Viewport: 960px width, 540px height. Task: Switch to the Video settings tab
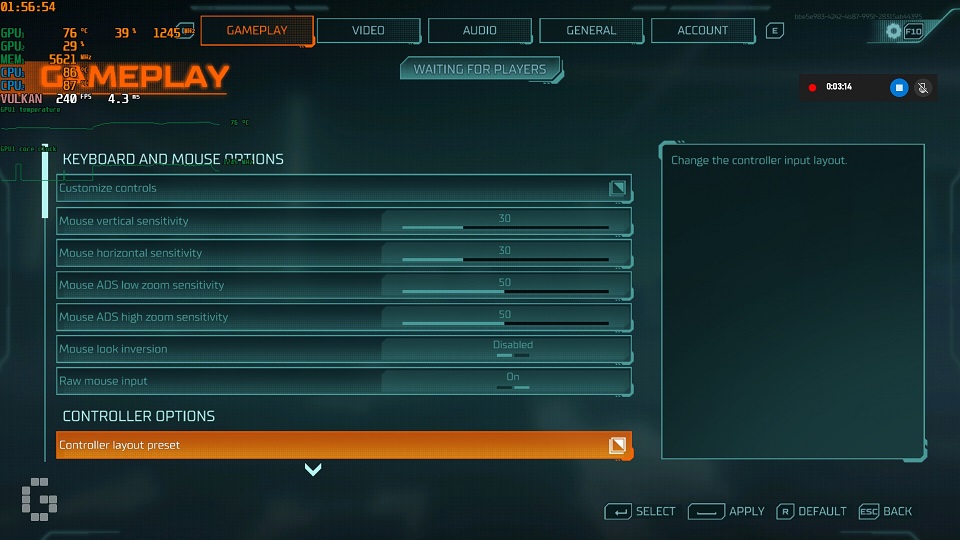[x=368, y=30]
